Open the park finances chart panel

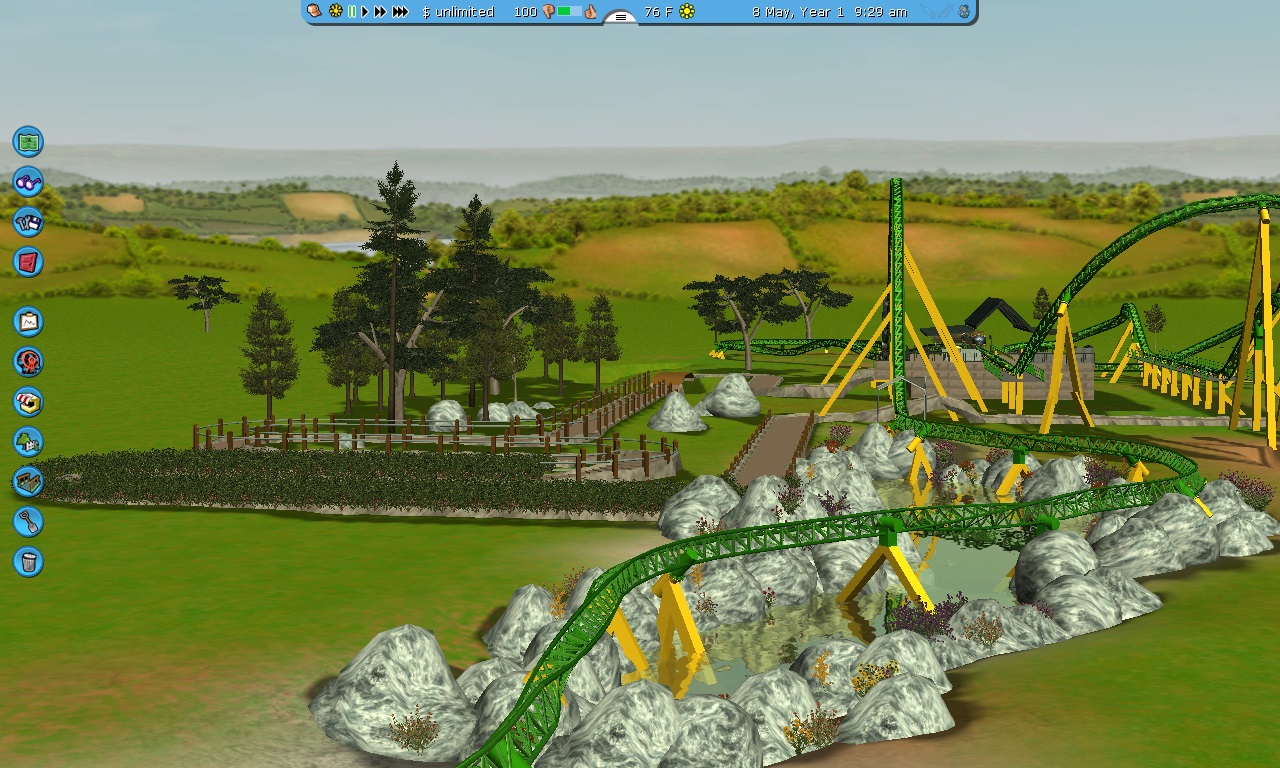(28, 321)
